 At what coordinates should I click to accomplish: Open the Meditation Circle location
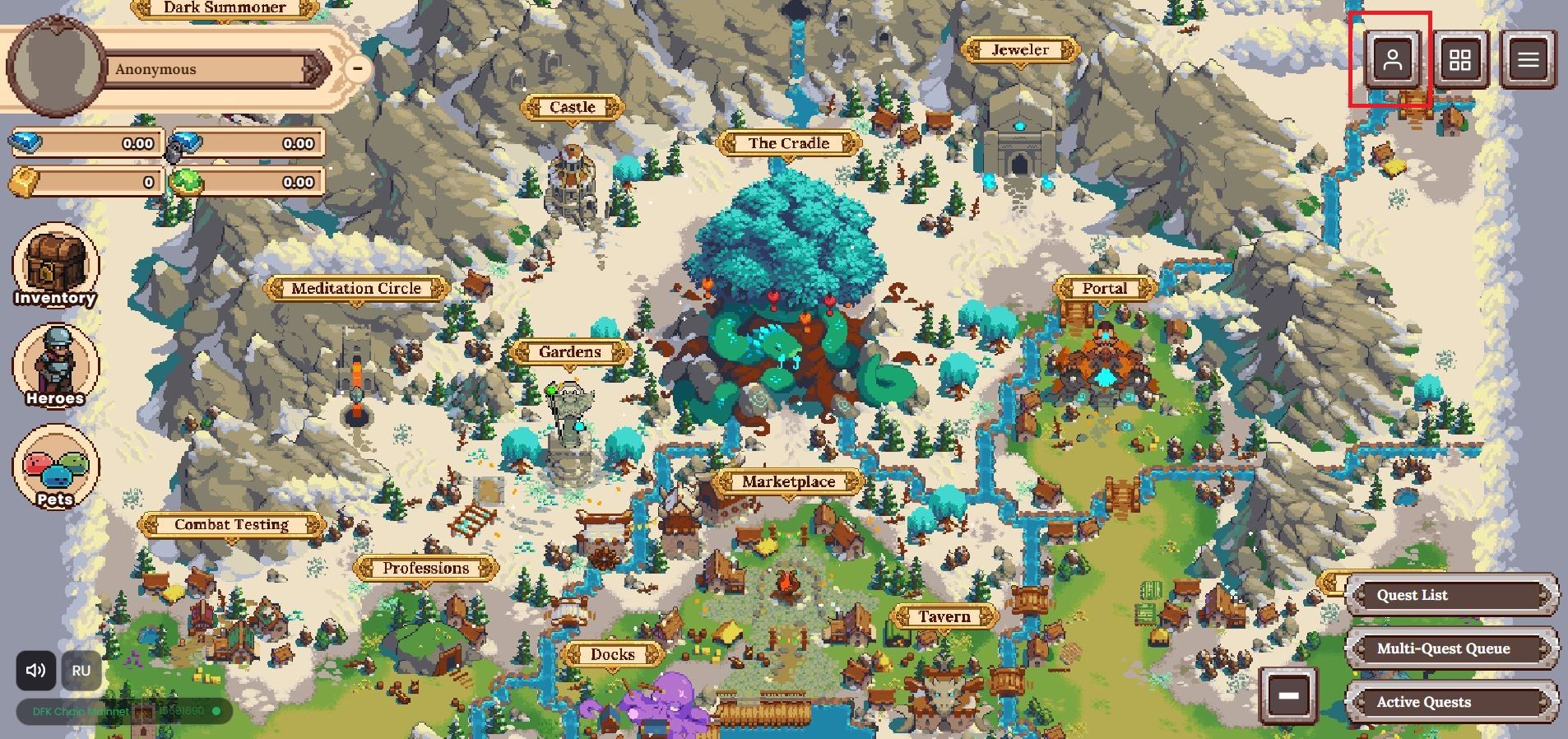[x=356, y=289]
